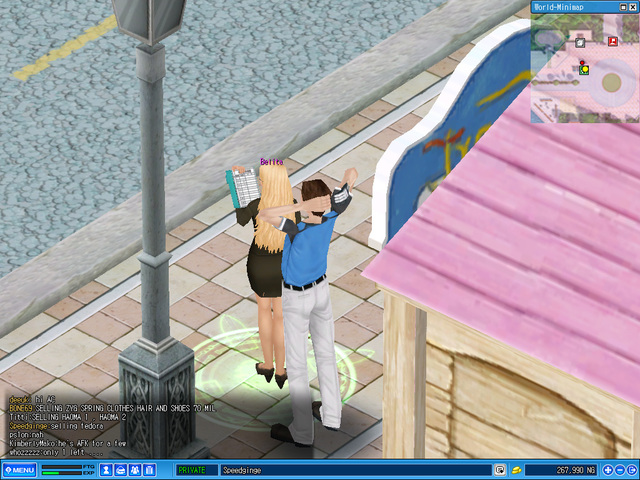Open the character profile icon
This screenshot has width=640, height=480.
point(106,470)
